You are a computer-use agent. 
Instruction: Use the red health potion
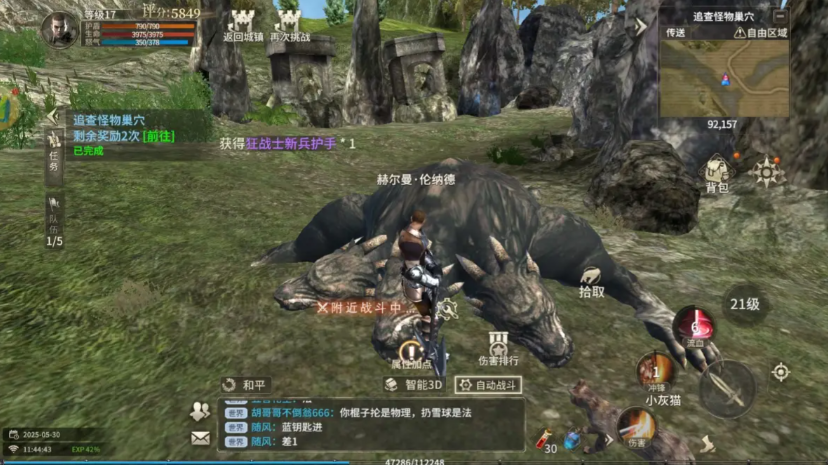(544, 438)
